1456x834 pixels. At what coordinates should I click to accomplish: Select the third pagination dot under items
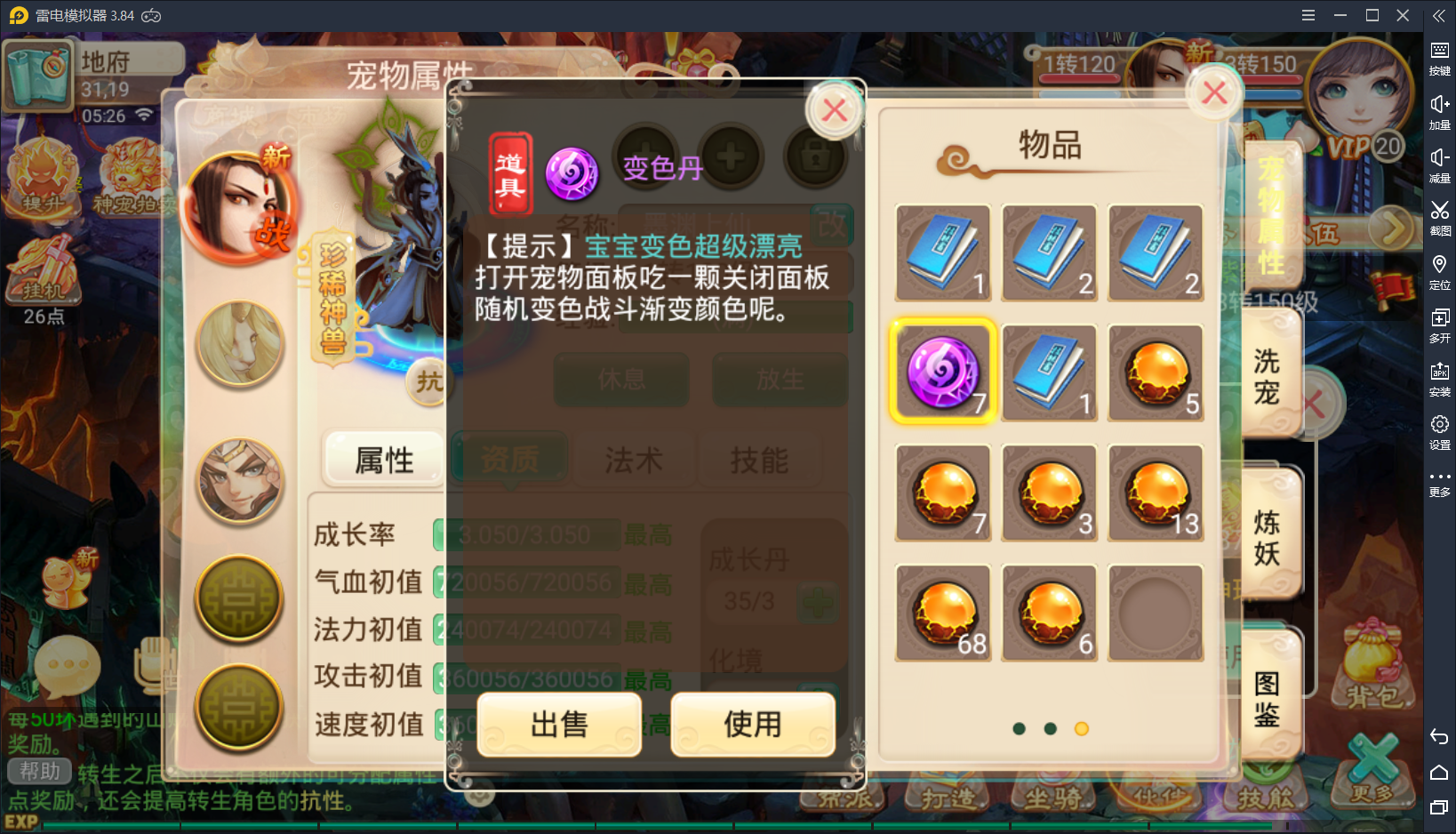[x=1082, y=729]
